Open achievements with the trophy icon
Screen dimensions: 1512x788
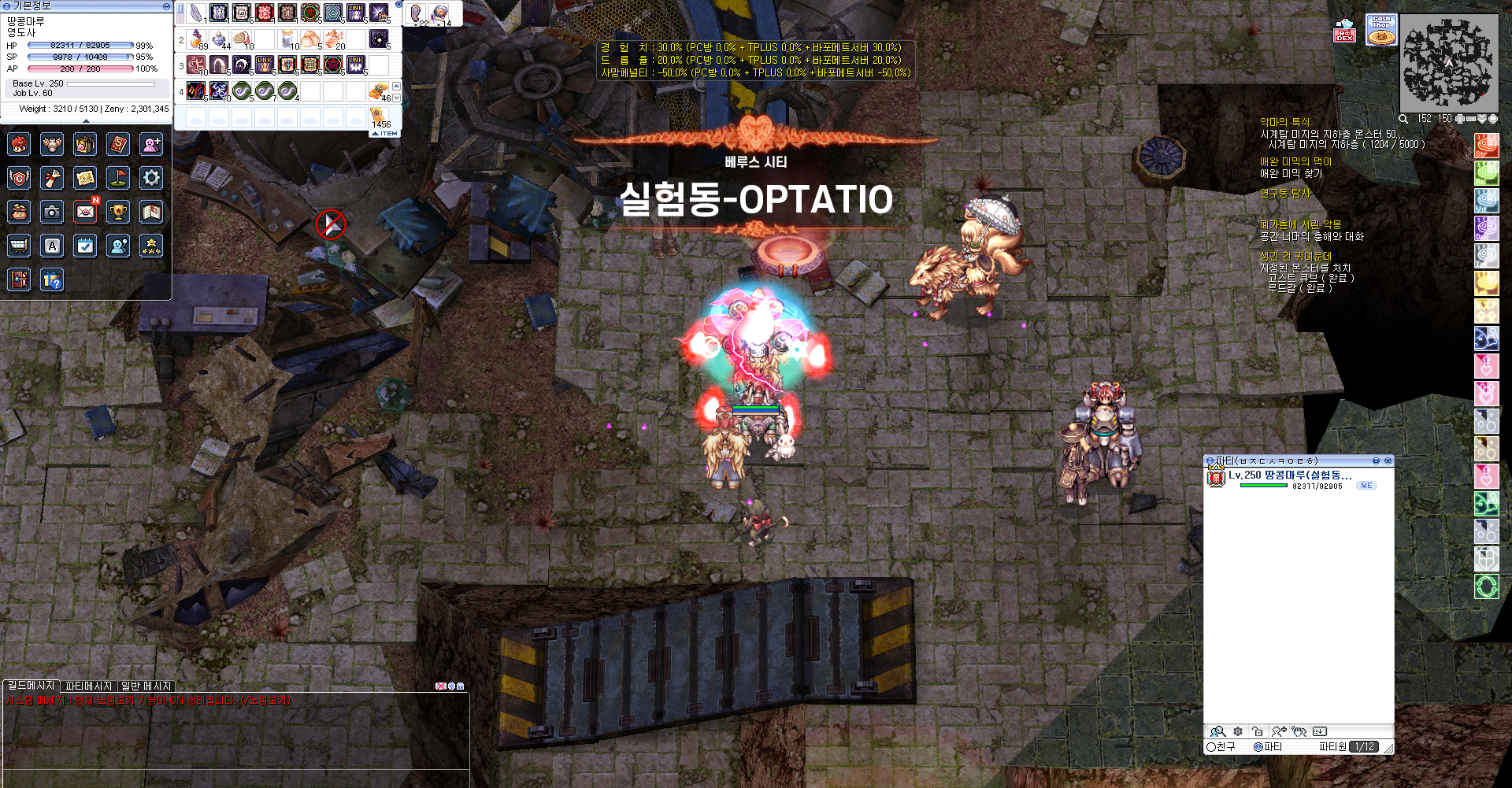(118, 212)
